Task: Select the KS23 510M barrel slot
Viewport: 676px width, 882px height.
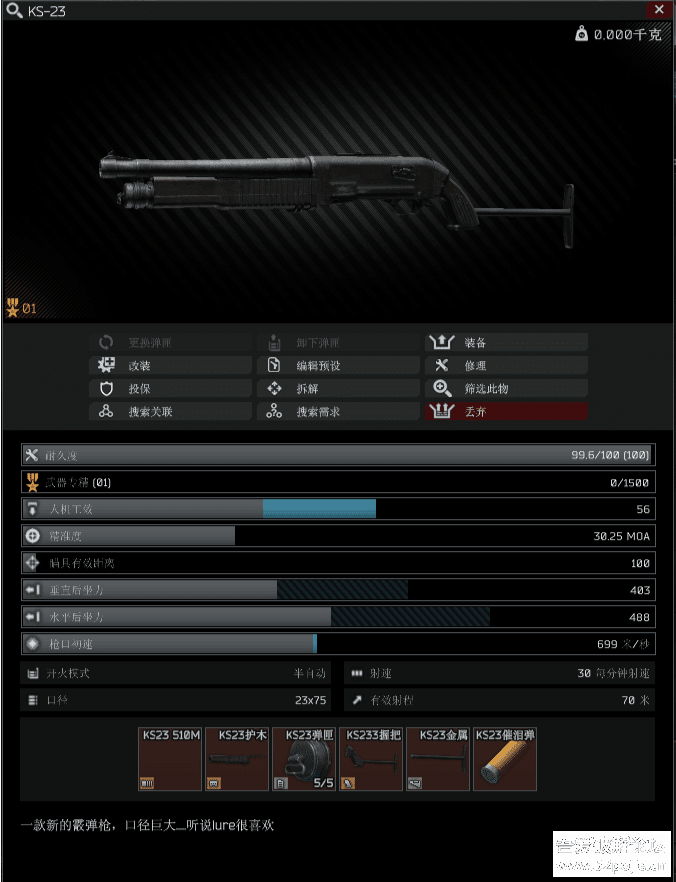Action: coord(170,759)
